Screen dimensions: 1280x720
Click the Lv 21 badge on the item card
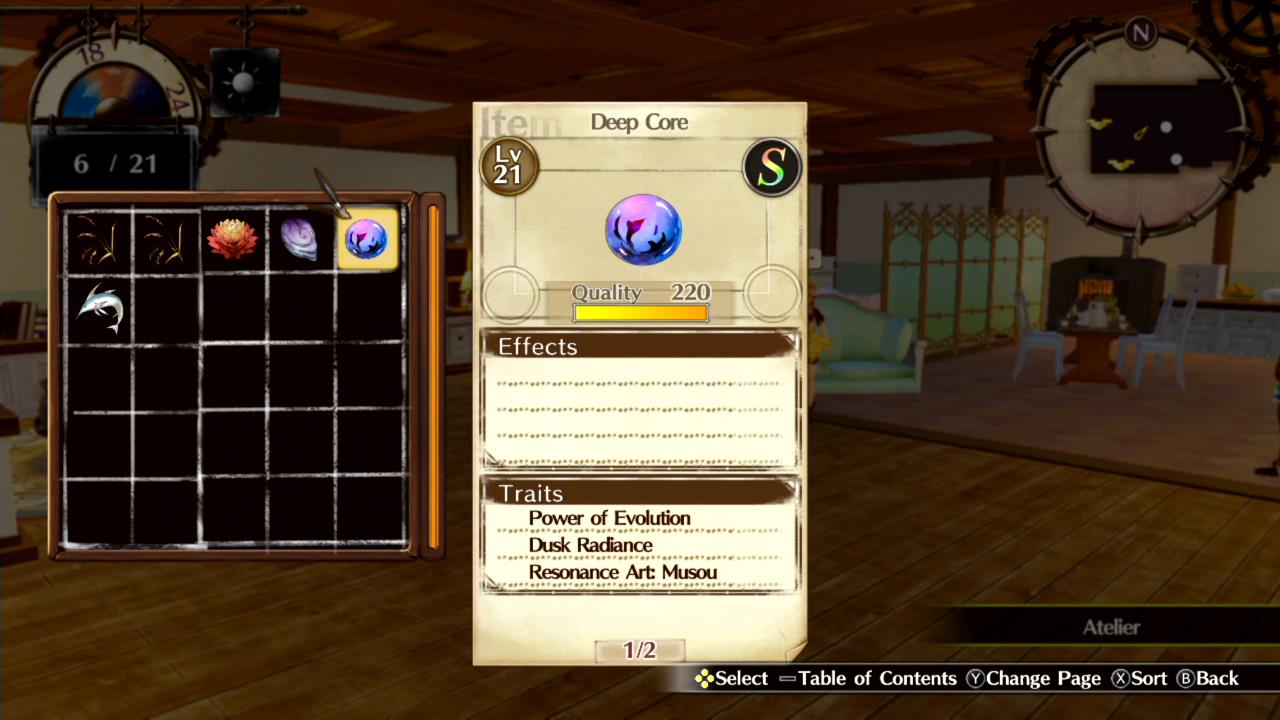click(509, 167)
